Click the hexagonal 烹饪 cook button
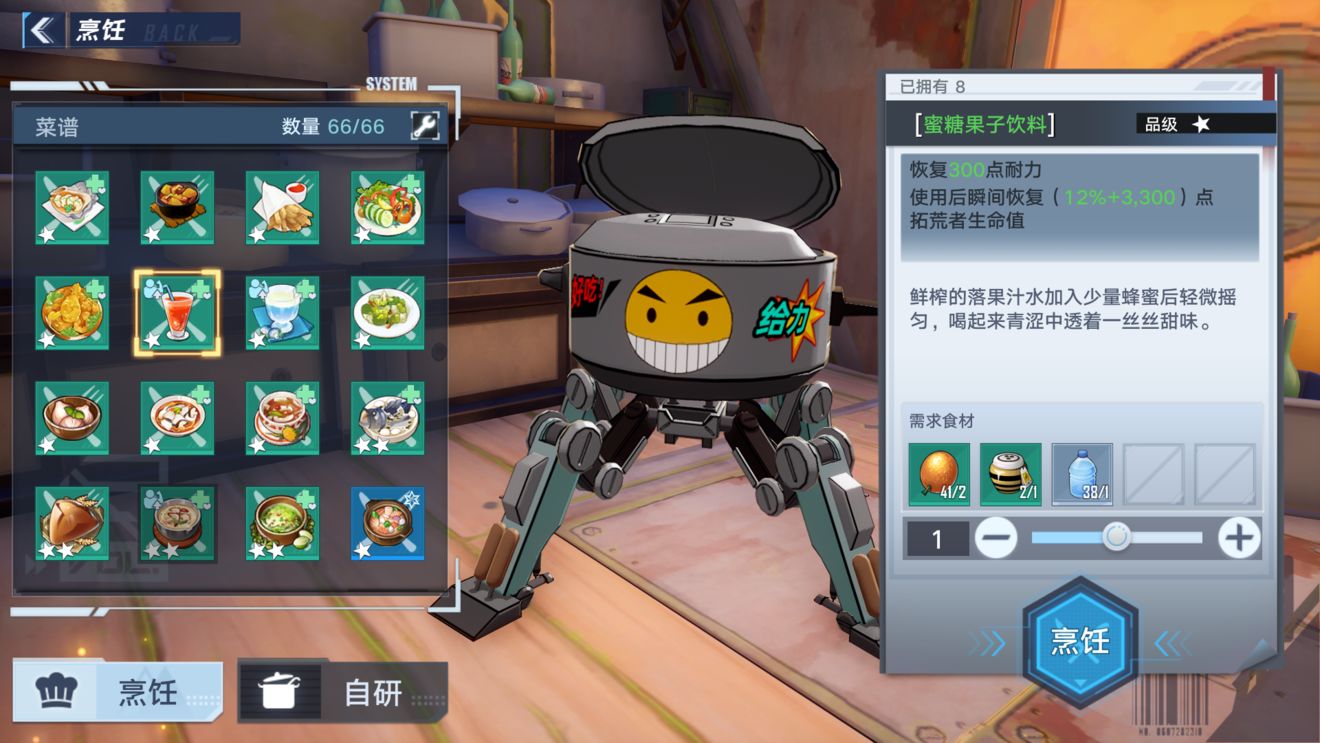This screenshot has height=743, width=1320. click(1080, 641)
